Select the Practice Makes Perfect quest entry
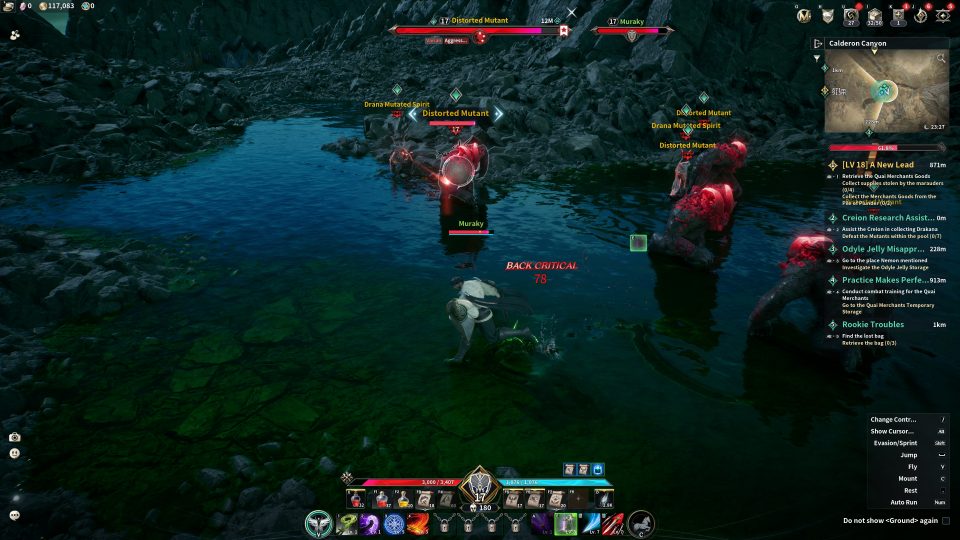 coord(887,281)
